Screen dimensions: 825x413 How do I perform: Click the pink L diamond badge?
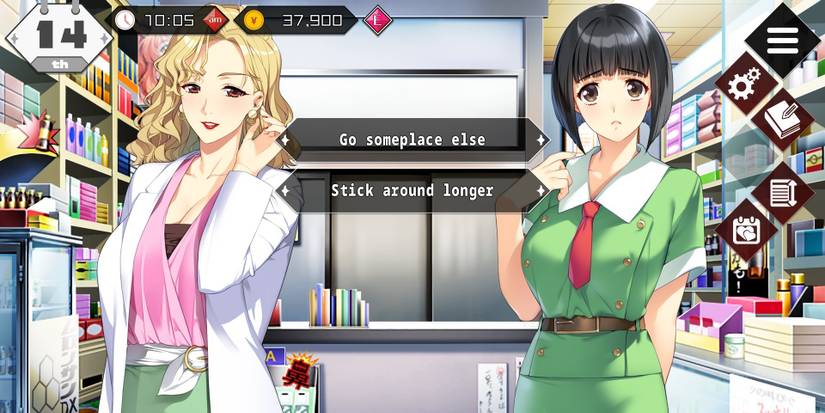tap(377, 19)
